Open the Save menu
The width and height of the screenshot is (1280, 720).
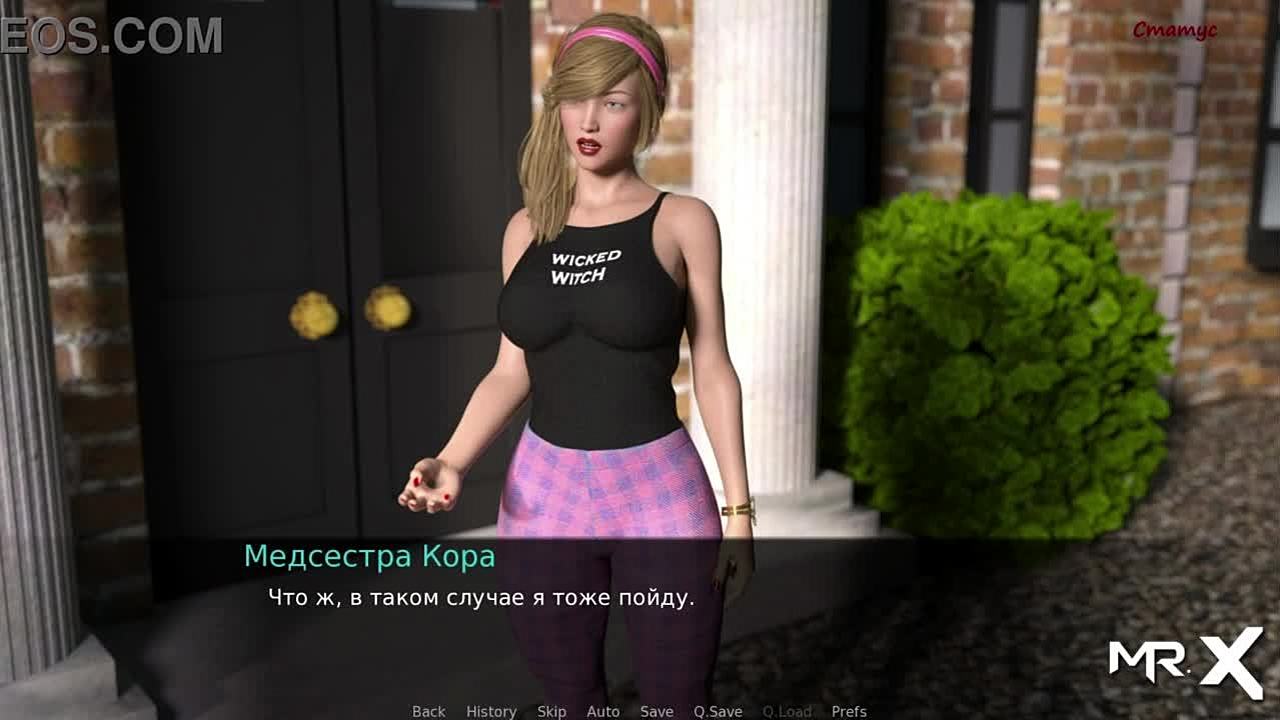tap(656, 711)
